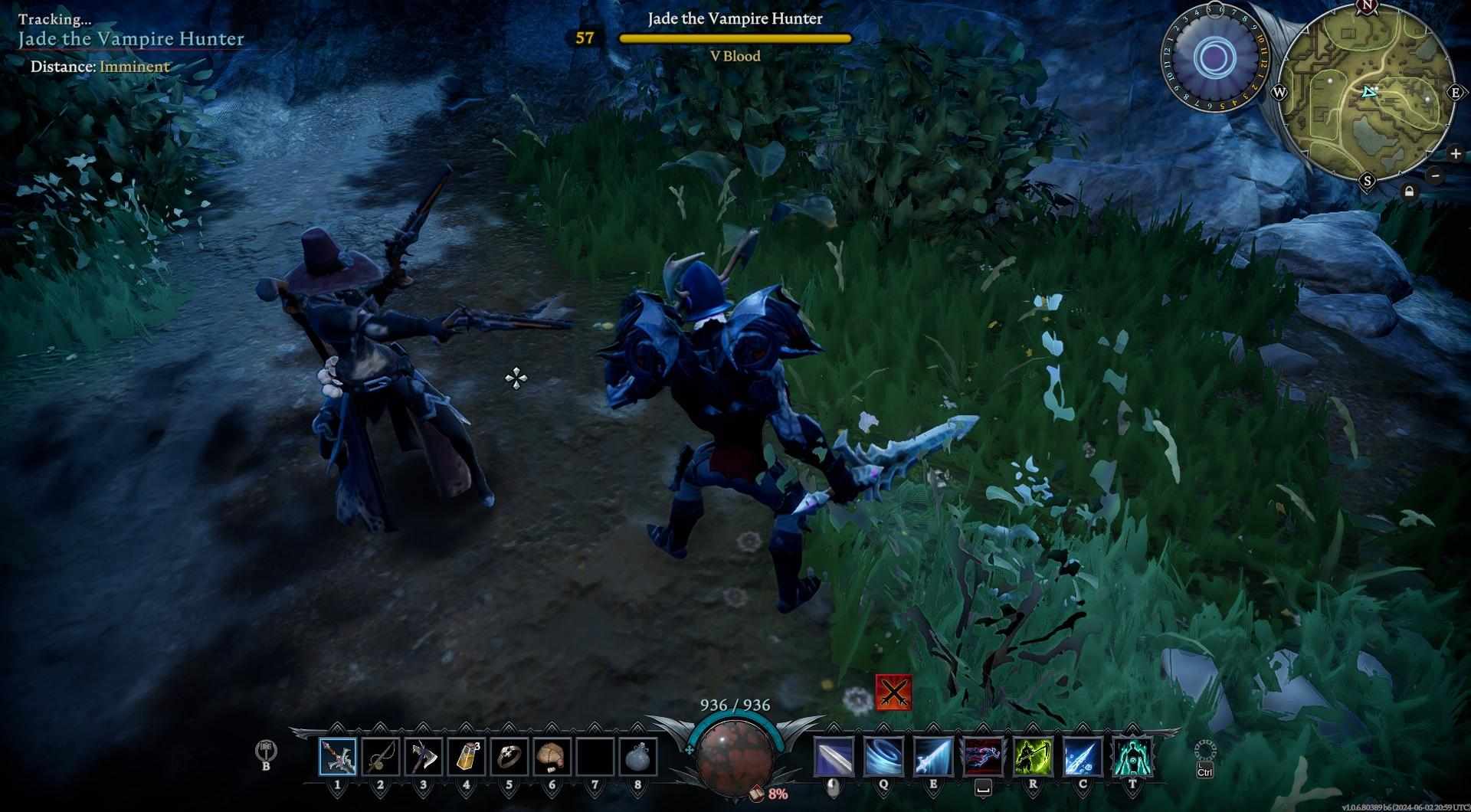
Task: Select the greatsword weapon in slot 1
Action: click(x=337, y=757)
